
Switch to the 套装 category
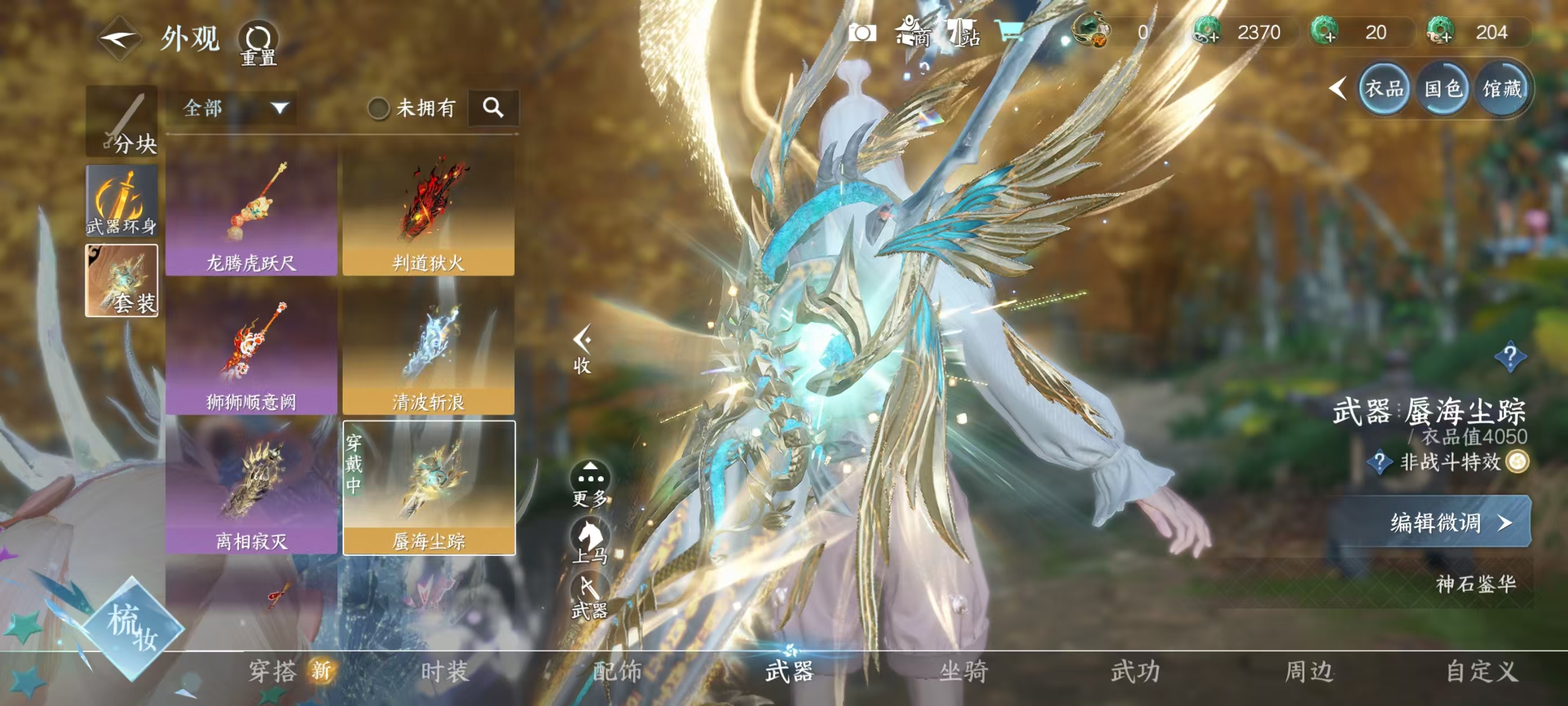[122, 281]
